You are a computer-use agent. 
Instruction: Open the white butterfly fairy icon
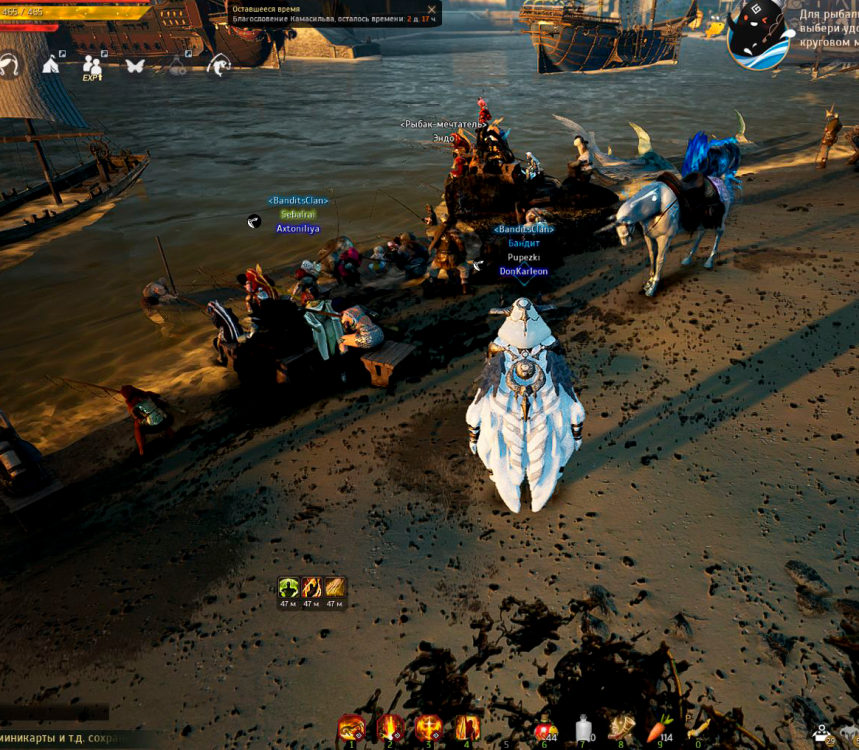pos(135,66)
